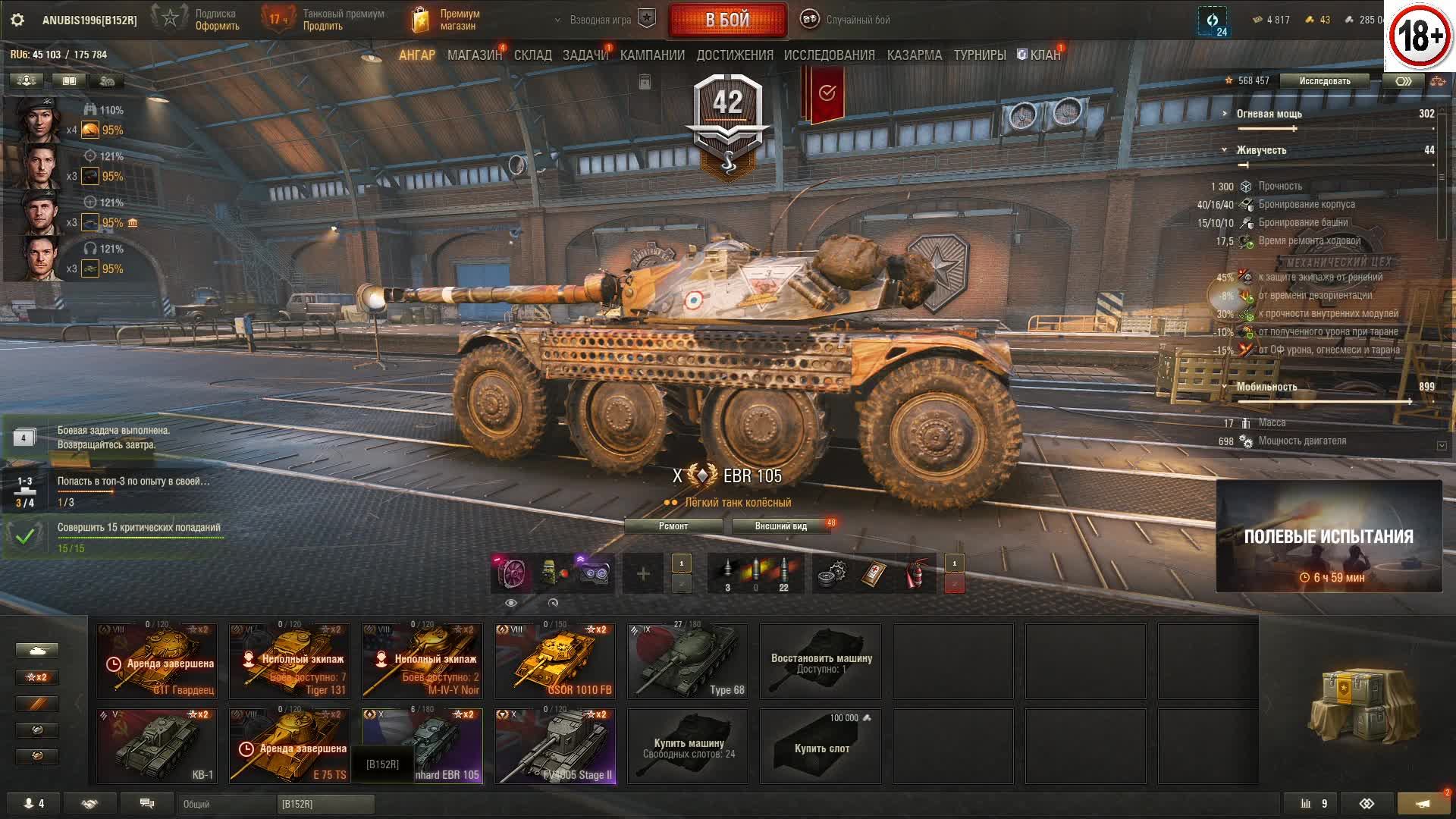Choose the КВ-1 tank card
The height and width of the screenshot is (819, 1456).
click(x=157, y=745)
